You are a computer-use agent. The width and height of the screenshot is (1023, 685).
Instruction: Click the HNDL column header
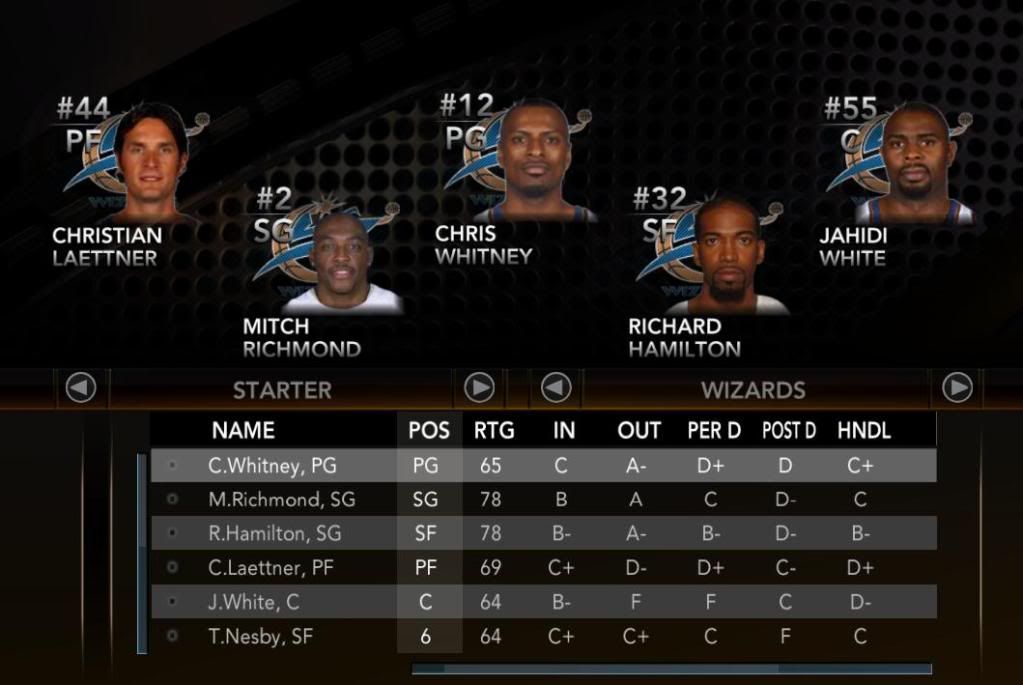864,431
